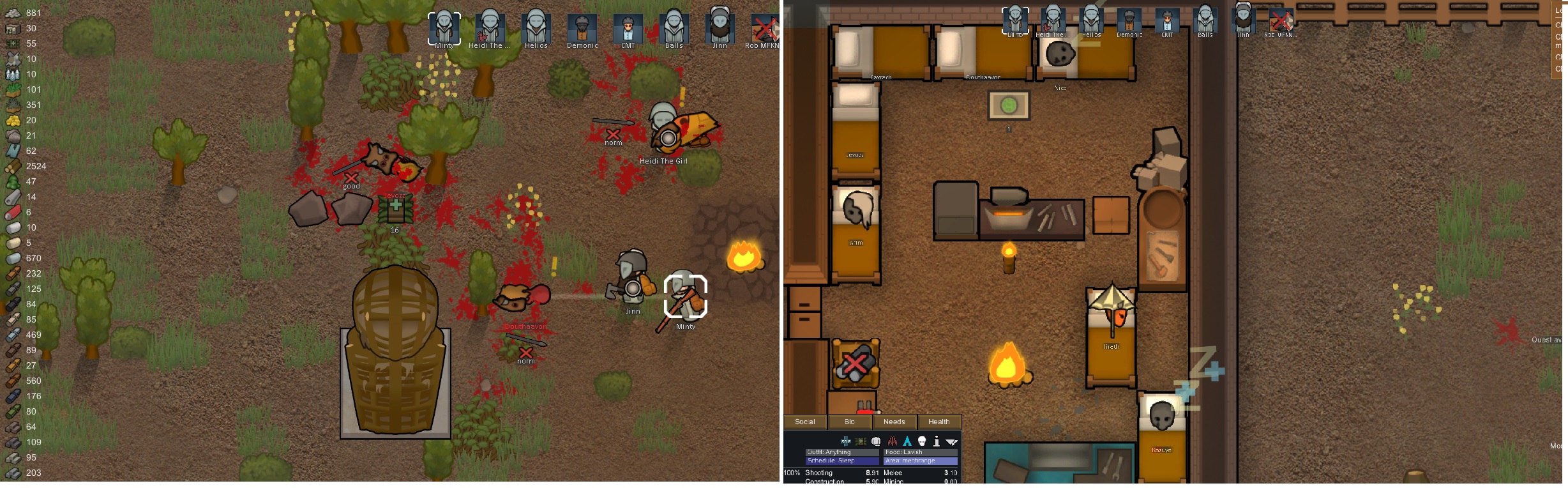Open the medical cross icon in pawn panel
Viewport: 1568px width, 488px height.
846,442
